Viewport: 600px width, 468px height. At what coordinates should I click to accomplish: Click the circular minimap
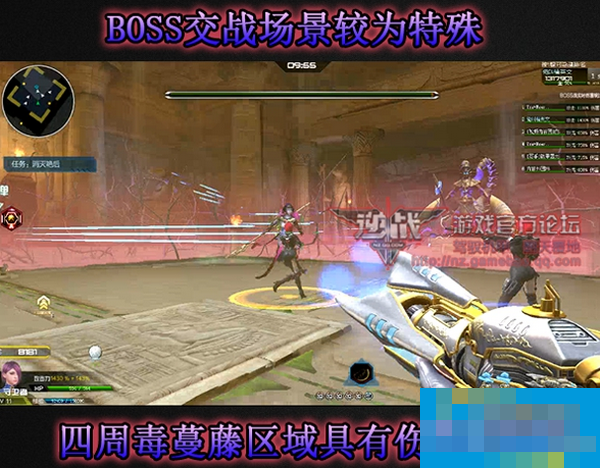pos(38,102)
